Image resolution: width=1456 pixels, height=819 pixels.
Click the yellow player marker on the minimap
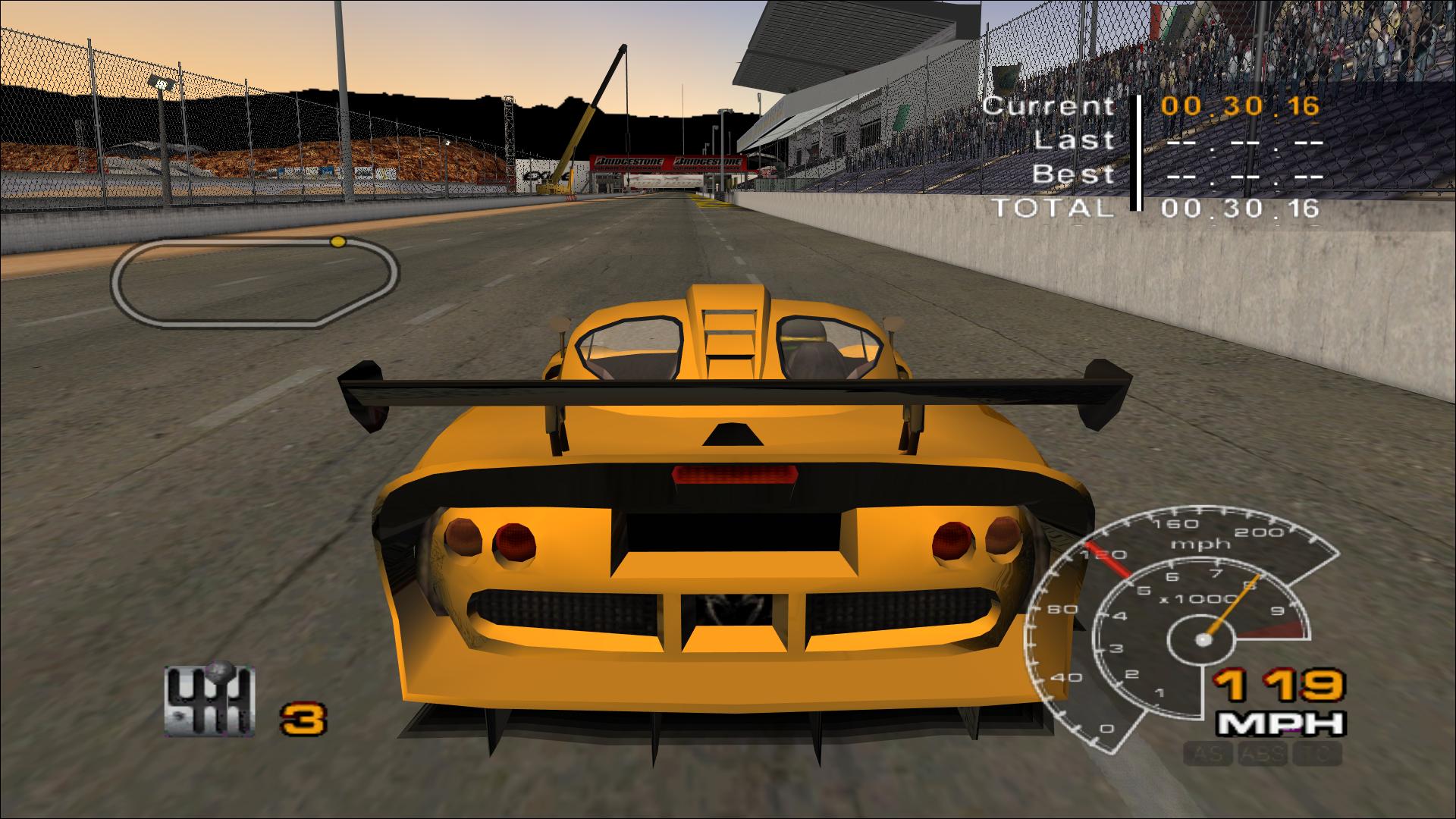(x=337, y=241)
